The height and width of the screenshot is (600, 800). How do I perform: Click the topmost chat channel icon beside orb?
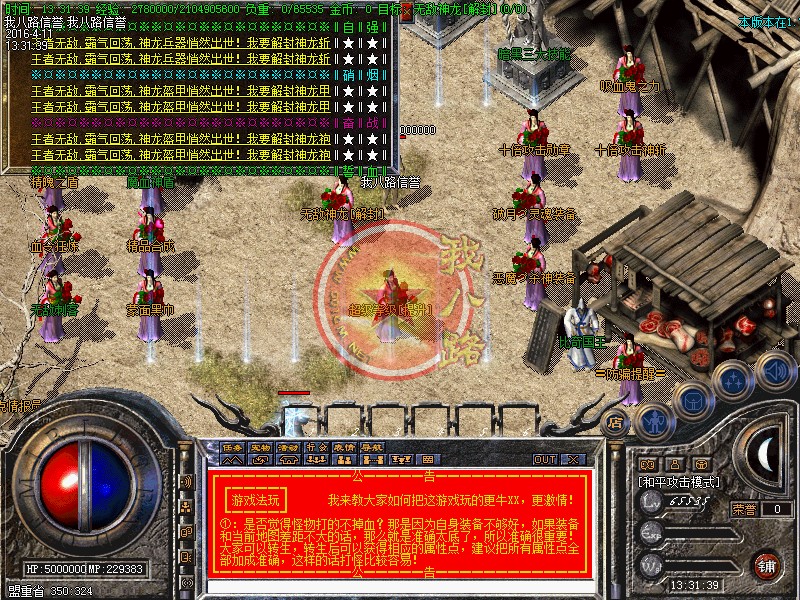click(x=188, y=481)
